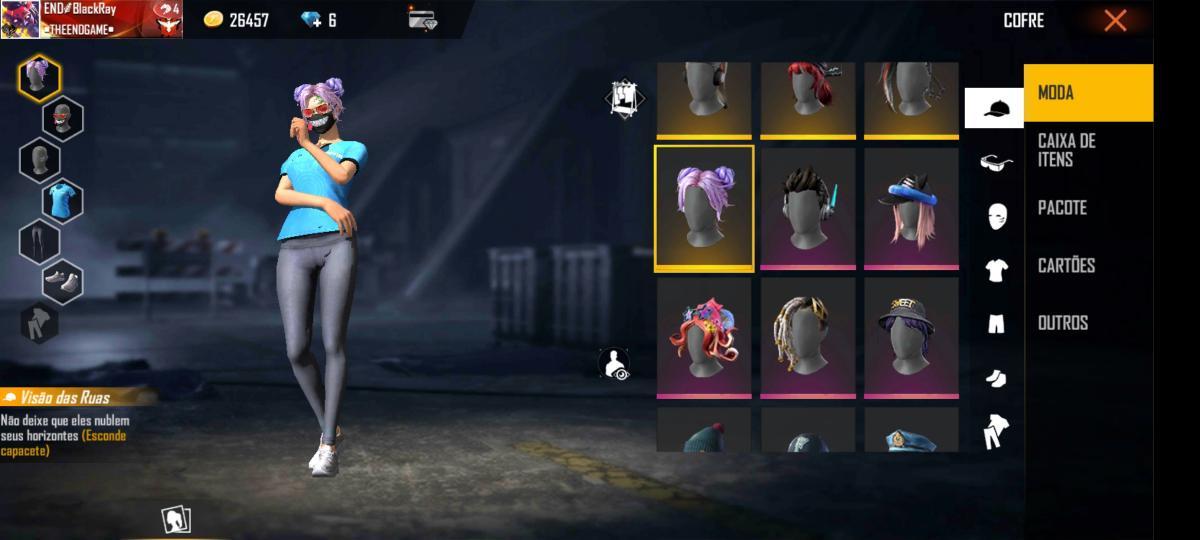Image resolution: width=1200 pixels, height=540 pixels.
Task: Show the t-shirt tops category
Action: coord(996,269)
